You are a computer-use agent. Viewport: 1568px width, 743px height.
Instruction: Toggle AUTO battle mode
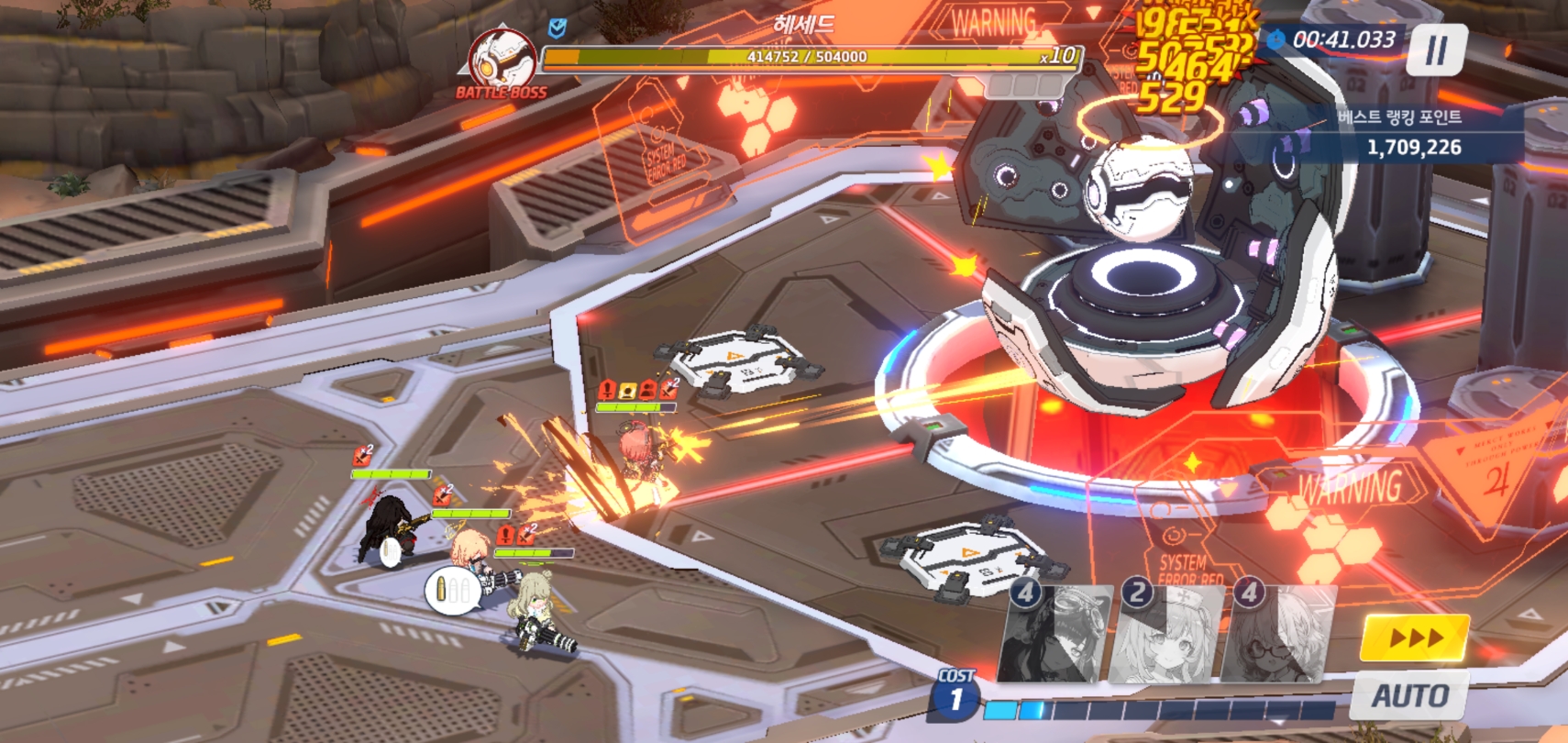click(x=1409, y=696)
